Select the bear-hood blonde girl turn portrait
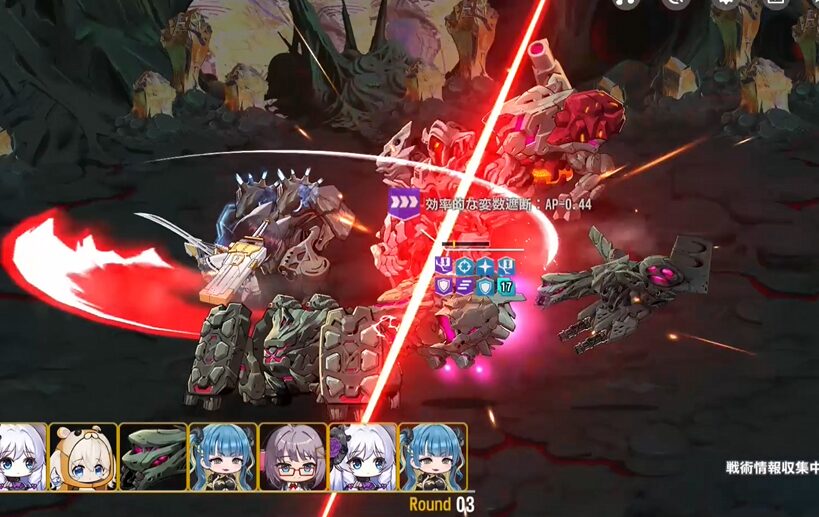 tap(83, 457)
